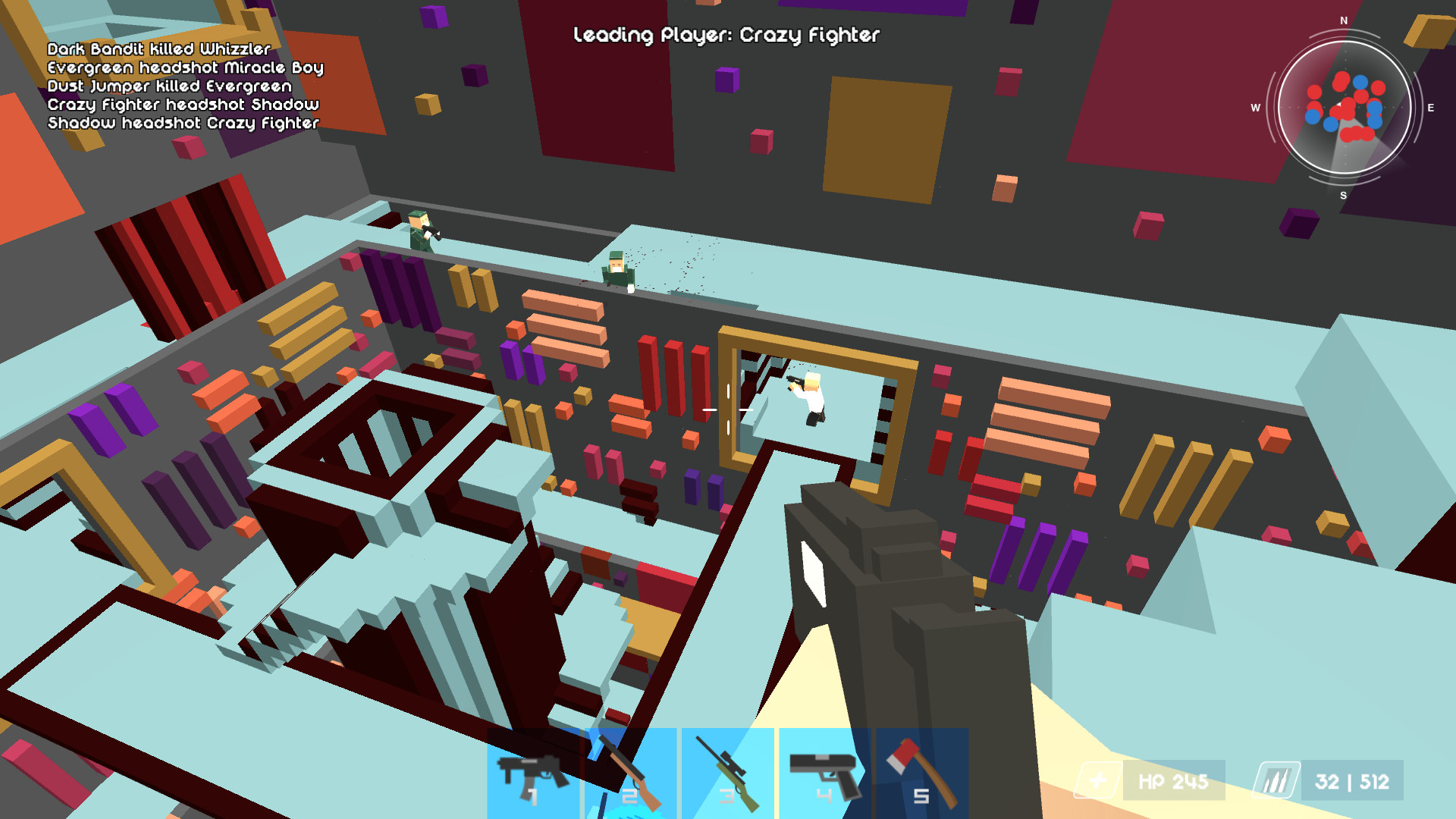Image resolution: width=1456 pixels, height=819 pixels.
Task: Select the Evergreen headshot Miracle Boy entry
Action: [x=186, y=67]
